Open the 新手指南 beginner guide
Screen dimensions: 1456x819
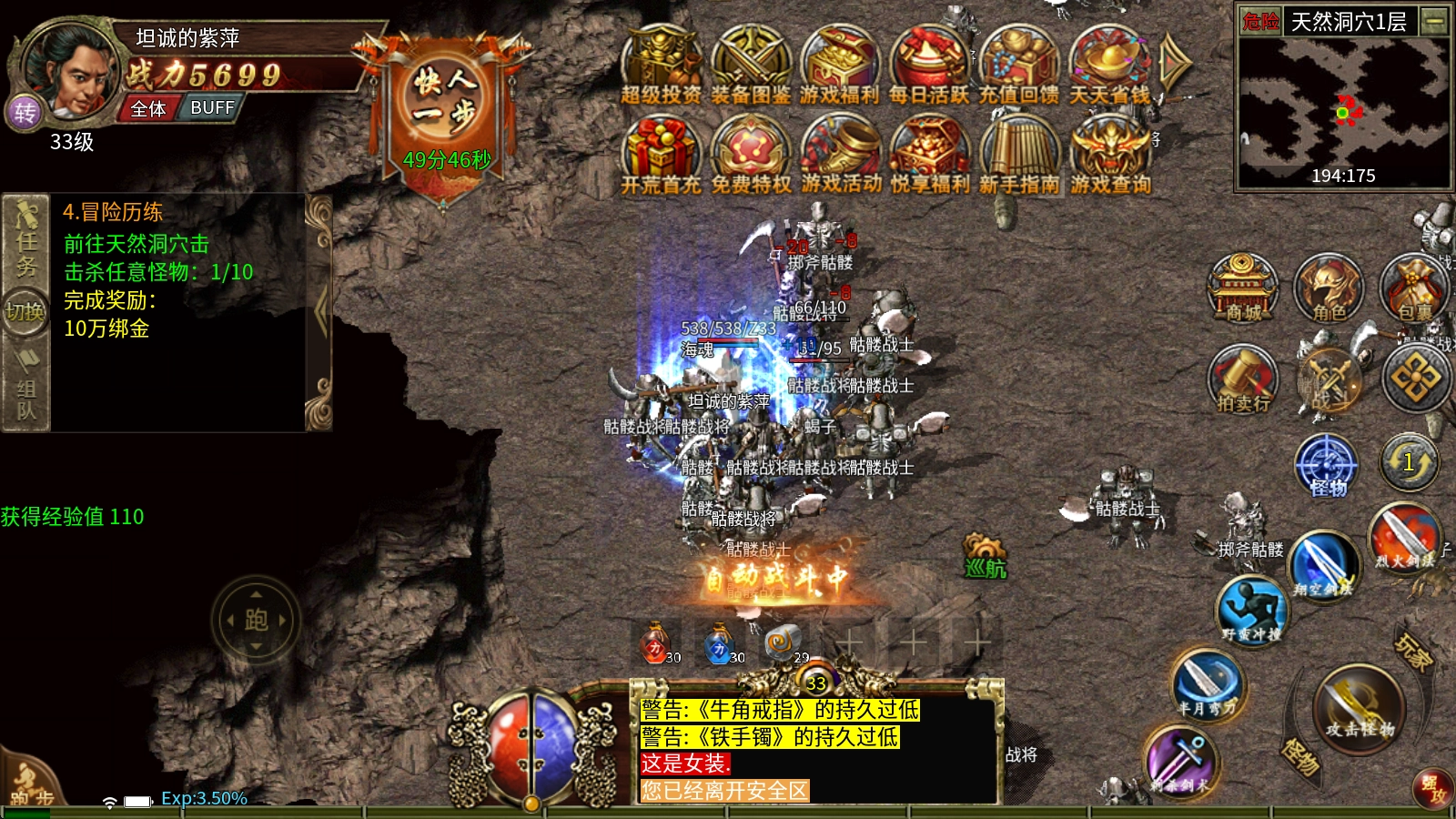coord(1019,153)
